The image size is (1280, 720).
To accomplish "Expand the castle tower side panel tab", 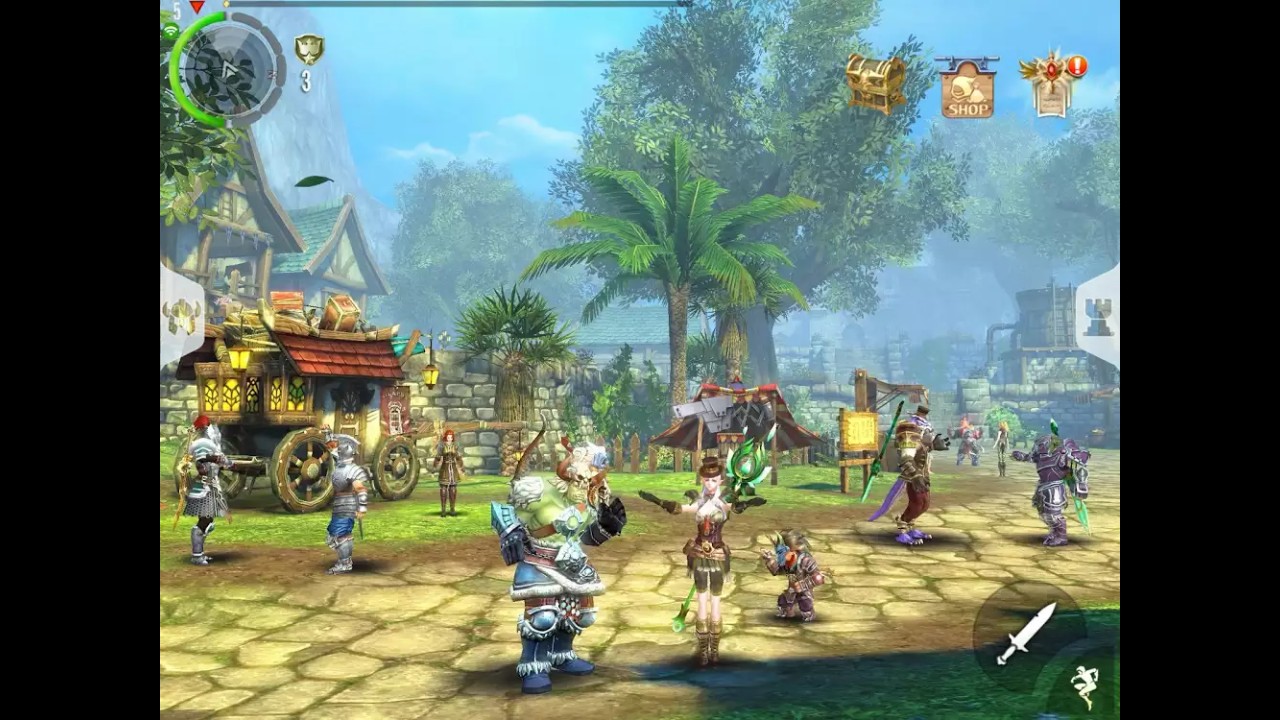I will pyautogui.click(x=1098, y=318).
